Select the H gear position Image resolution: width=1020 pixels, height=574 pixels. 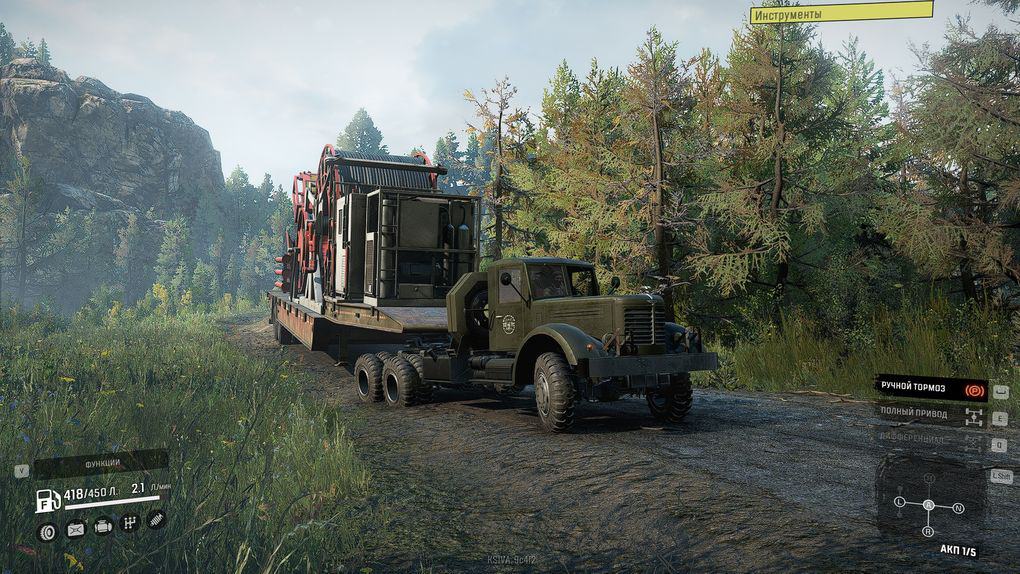(x=928, y=479)
